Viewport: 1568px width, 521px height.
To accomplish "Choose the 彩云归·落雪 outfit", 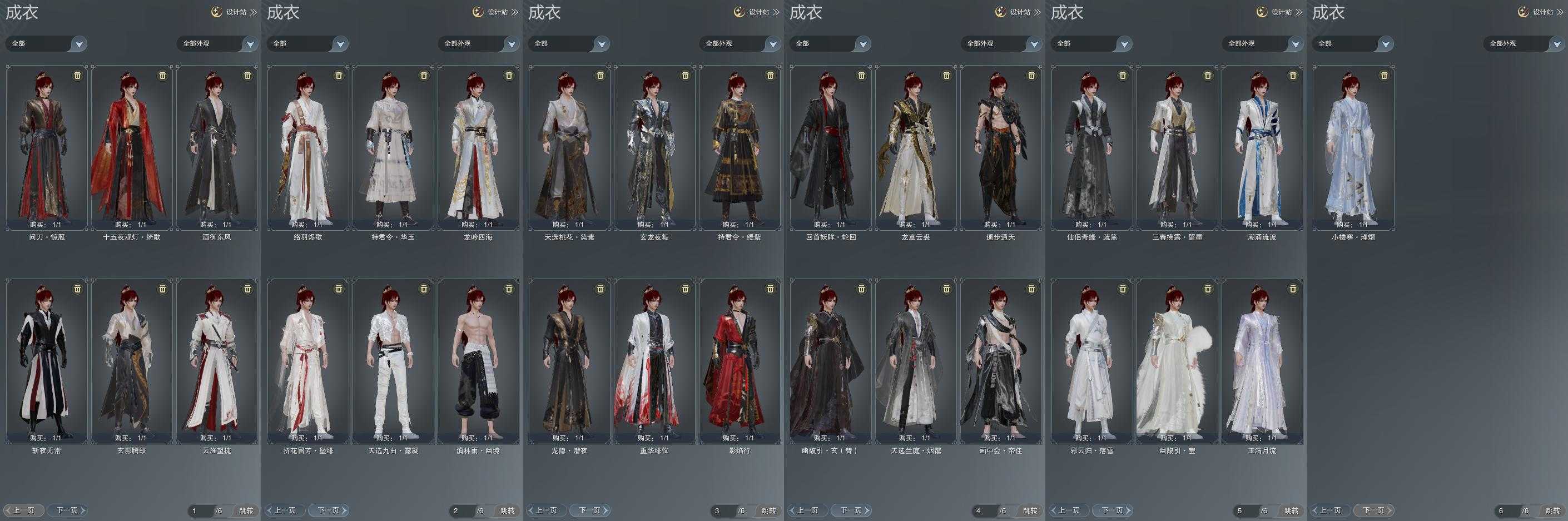I will 1092,360.
